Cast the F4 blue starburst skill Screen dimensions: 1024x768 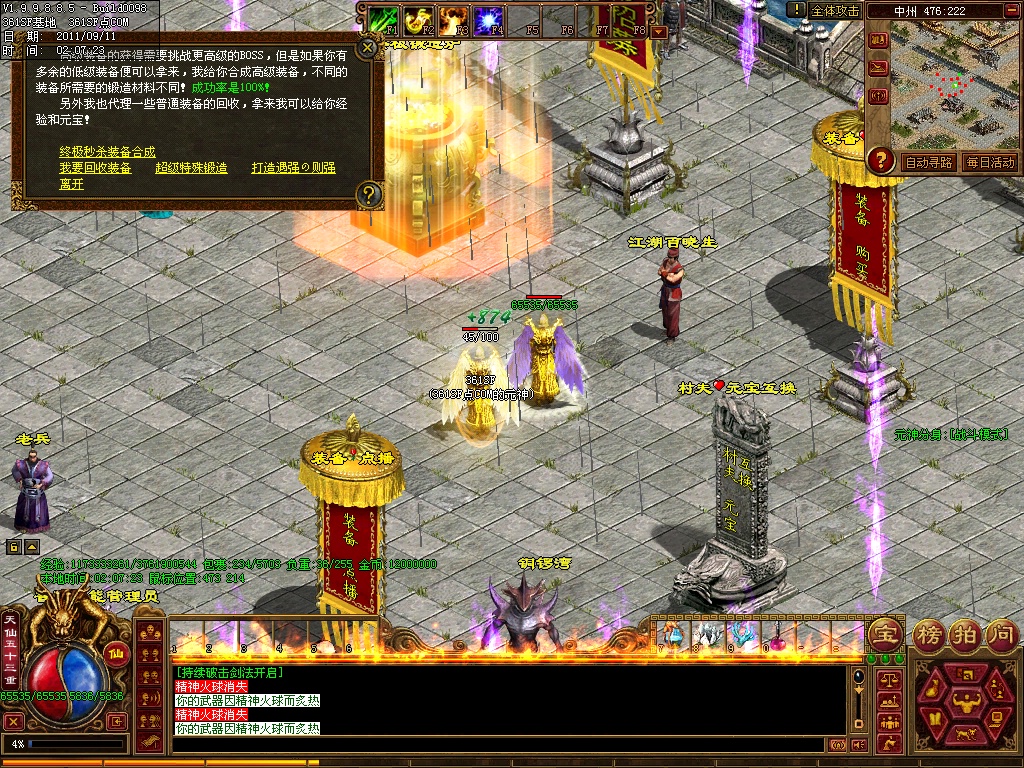pos(488,19)
